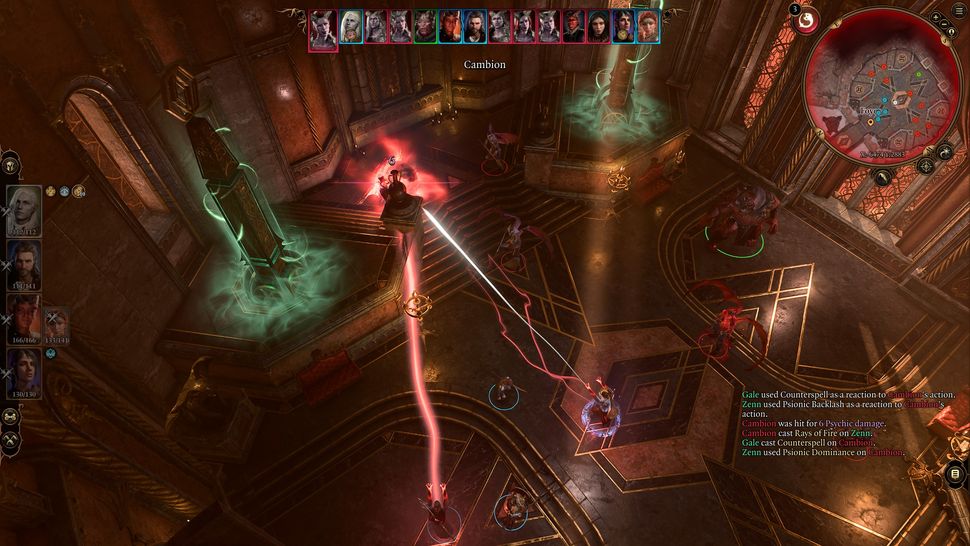Select the red-haired woman in turn order
The image size is (970, 546).
pos(648,27)
